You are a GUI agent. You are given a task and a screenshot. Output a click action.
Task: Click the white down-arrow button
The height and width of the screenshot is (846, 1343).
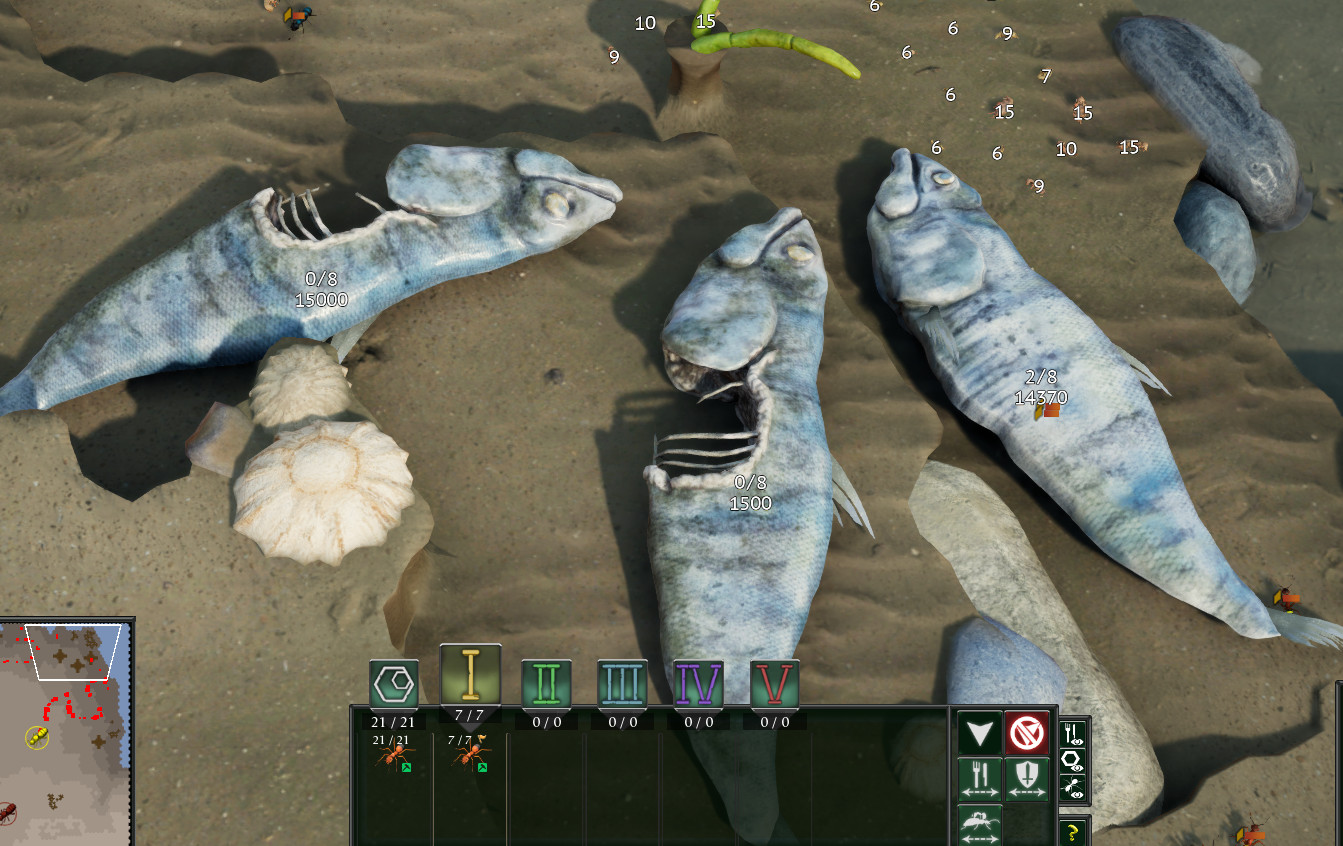980,733
